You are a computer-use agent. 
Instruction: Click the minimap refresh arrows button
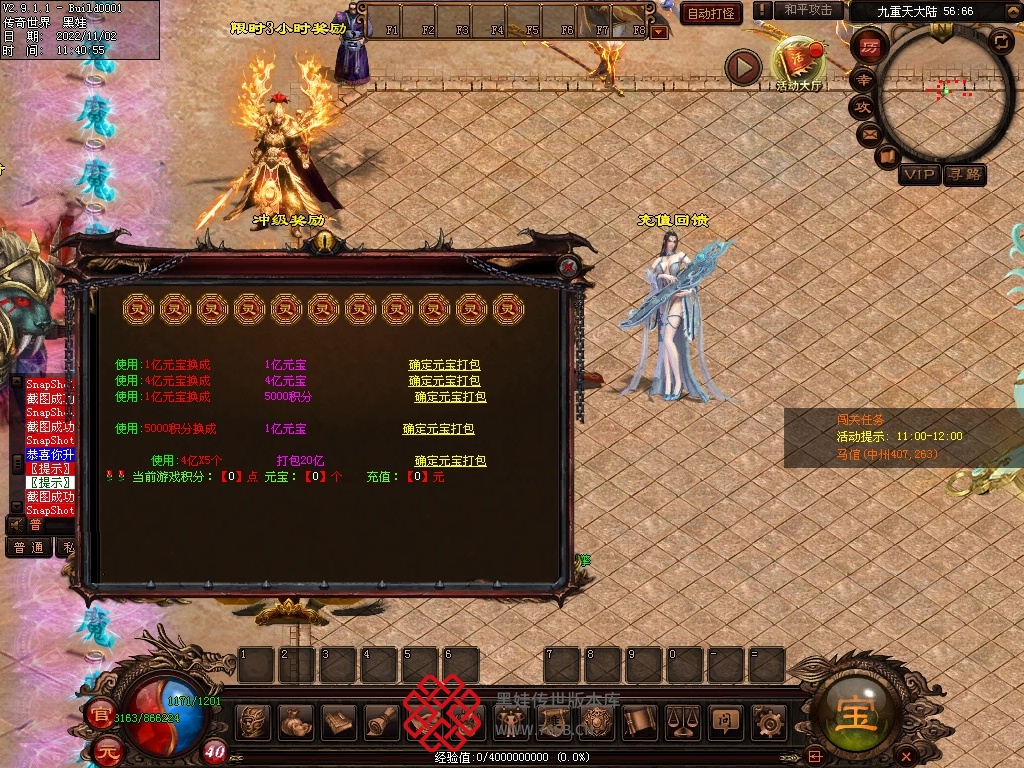coord(1000,41)
